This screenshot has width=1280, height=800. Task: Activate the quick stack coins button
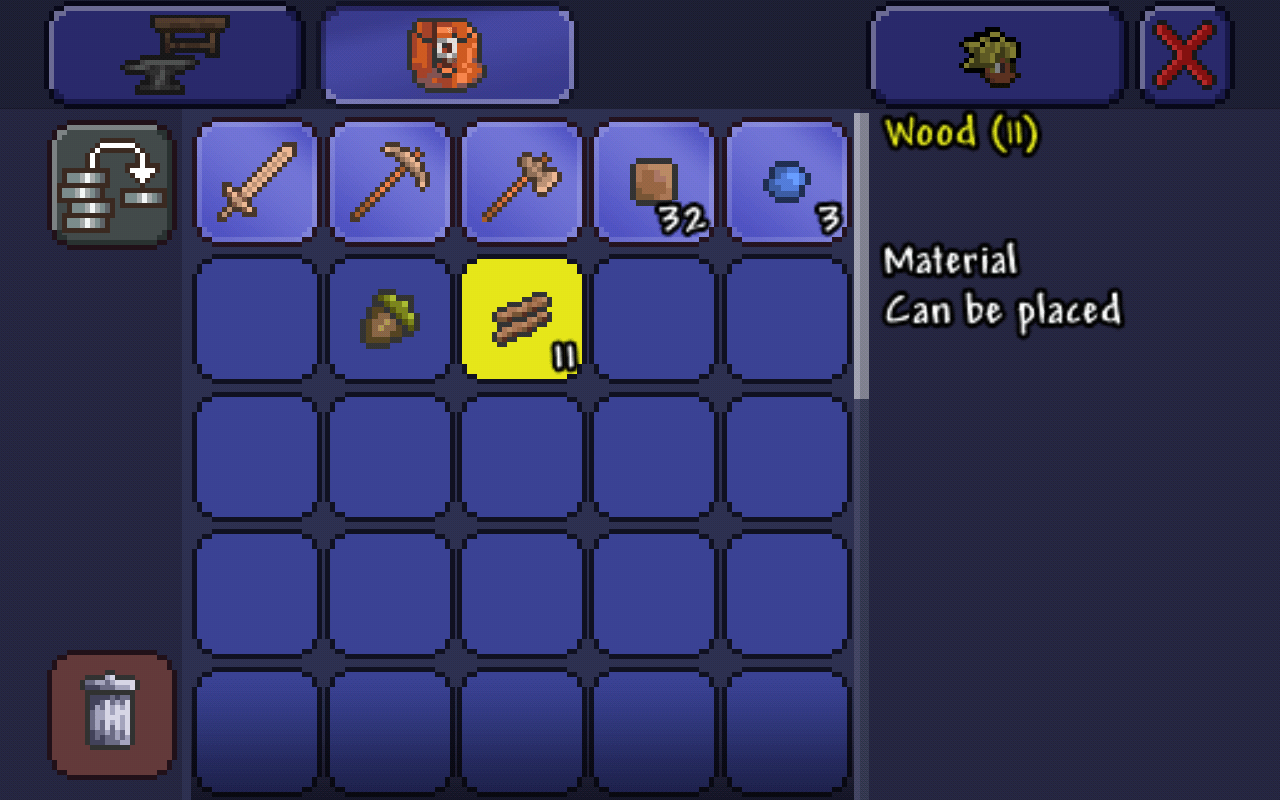[x=112, y=186]
